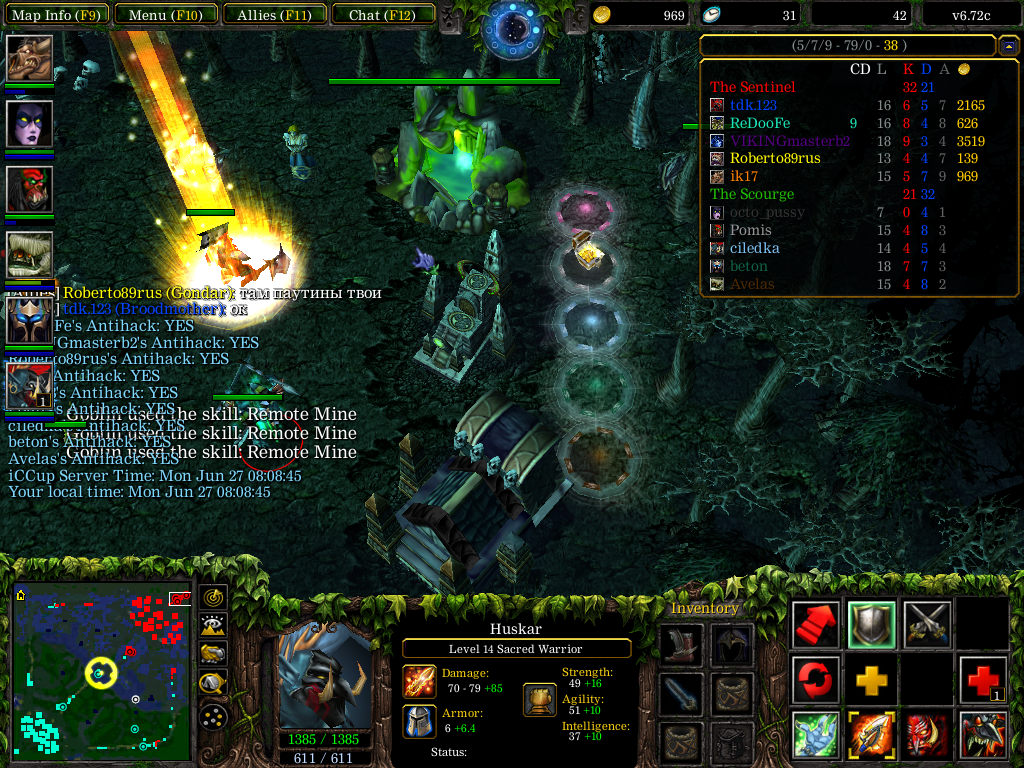The height and width of the screenshot is (768, 1024).
Task: Toggle the Burning Spear ability
Action: click(871, 735)
